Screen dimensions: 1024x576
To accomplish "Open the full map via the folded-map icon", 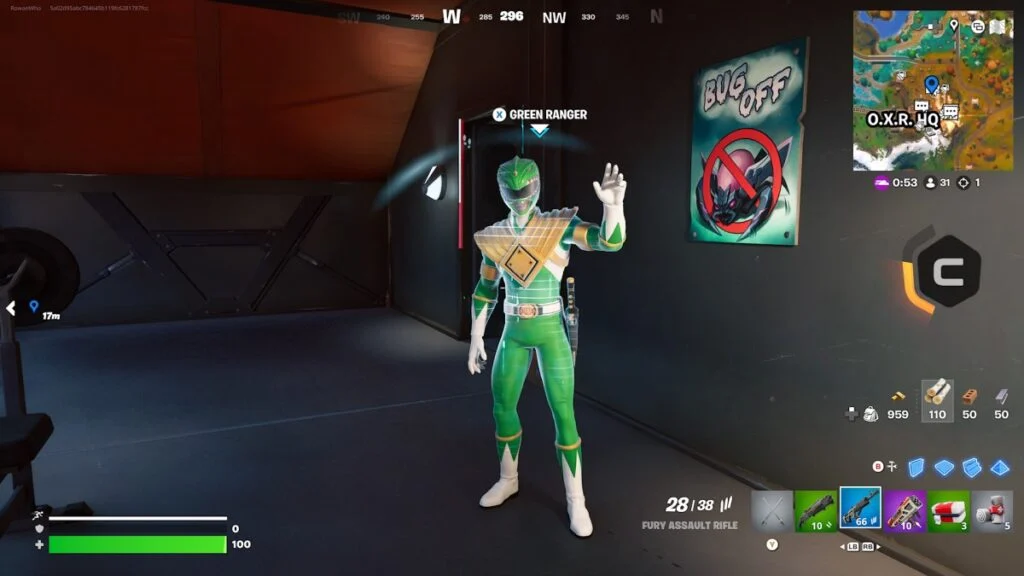I will point(996,26).
